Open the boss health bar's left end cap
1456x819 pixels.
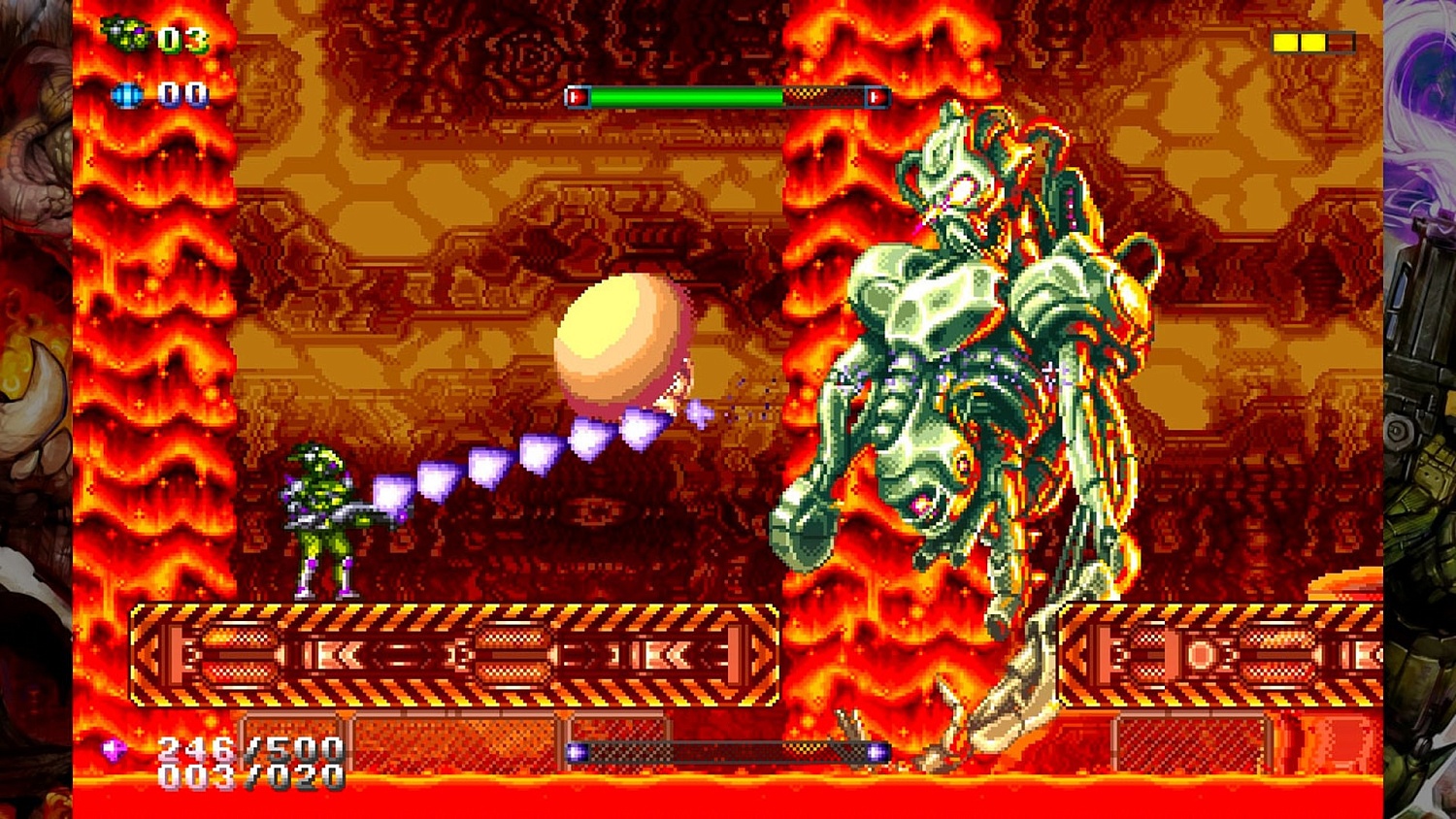coord(577,97)
